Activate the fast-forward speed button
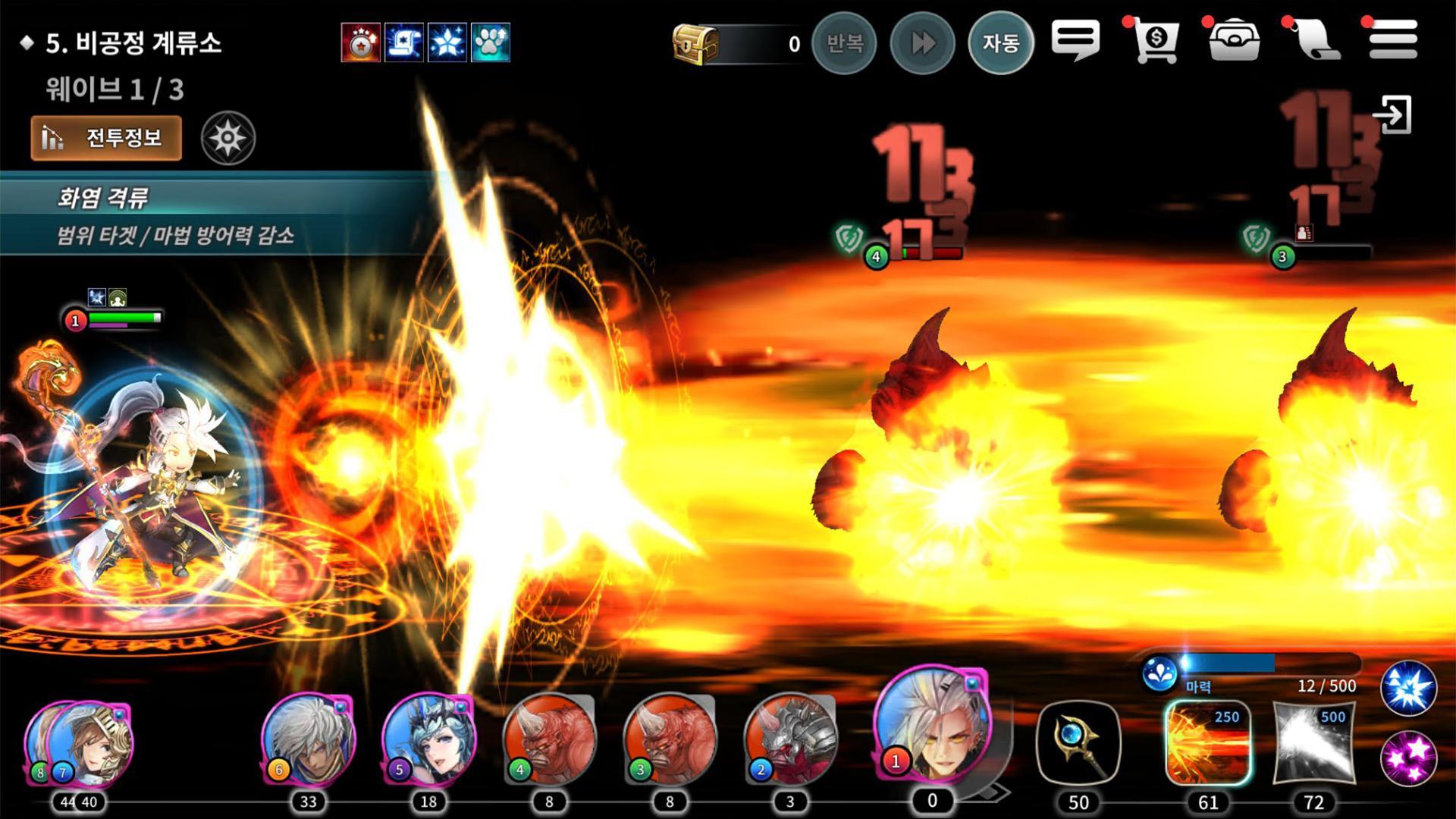The width and height of the screenshot is (1456, 819). pyautogui.click(x=922, y=43)
